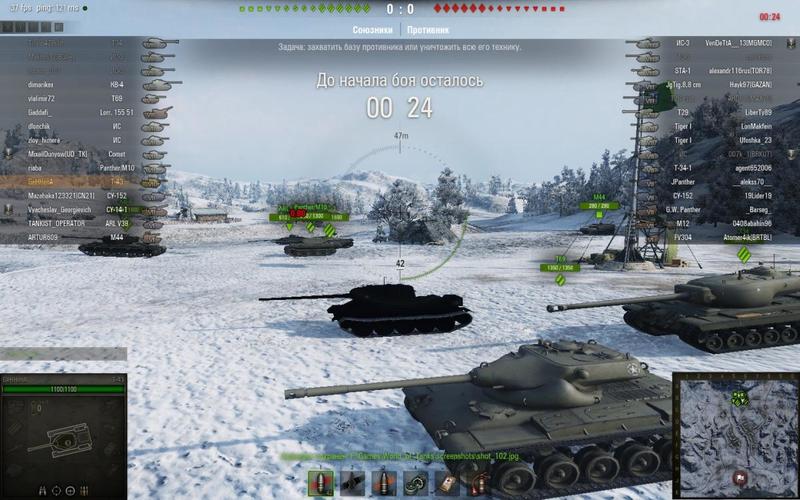The height and width of the screenshot is (500, 800).
Task: Click viatmir72 in the T69 row
Action: (41, 99)
